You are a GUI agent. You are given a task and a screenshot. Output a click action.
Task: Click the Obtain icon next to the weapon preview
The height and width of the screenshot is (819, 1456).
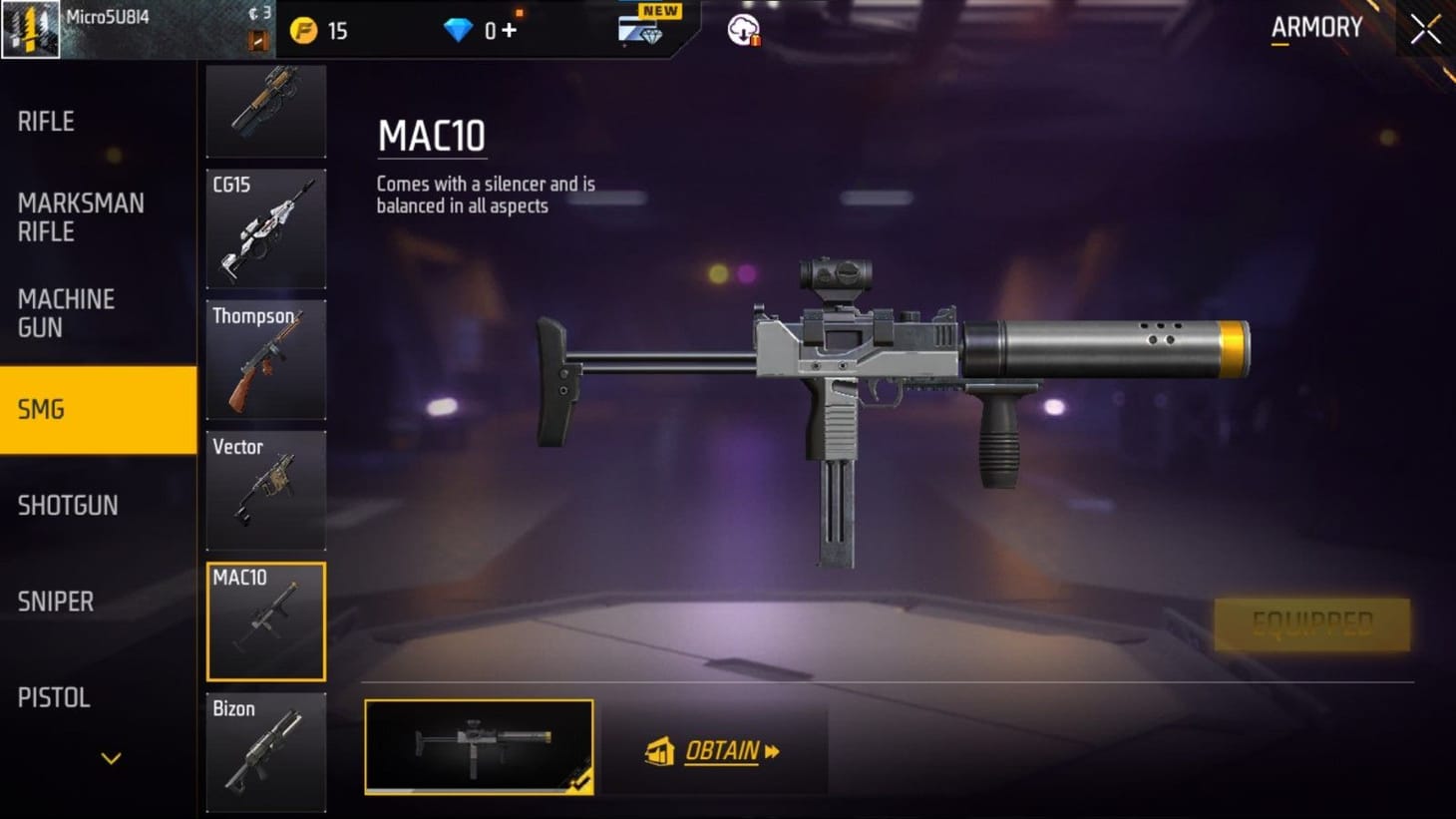(x=660, y=750)
